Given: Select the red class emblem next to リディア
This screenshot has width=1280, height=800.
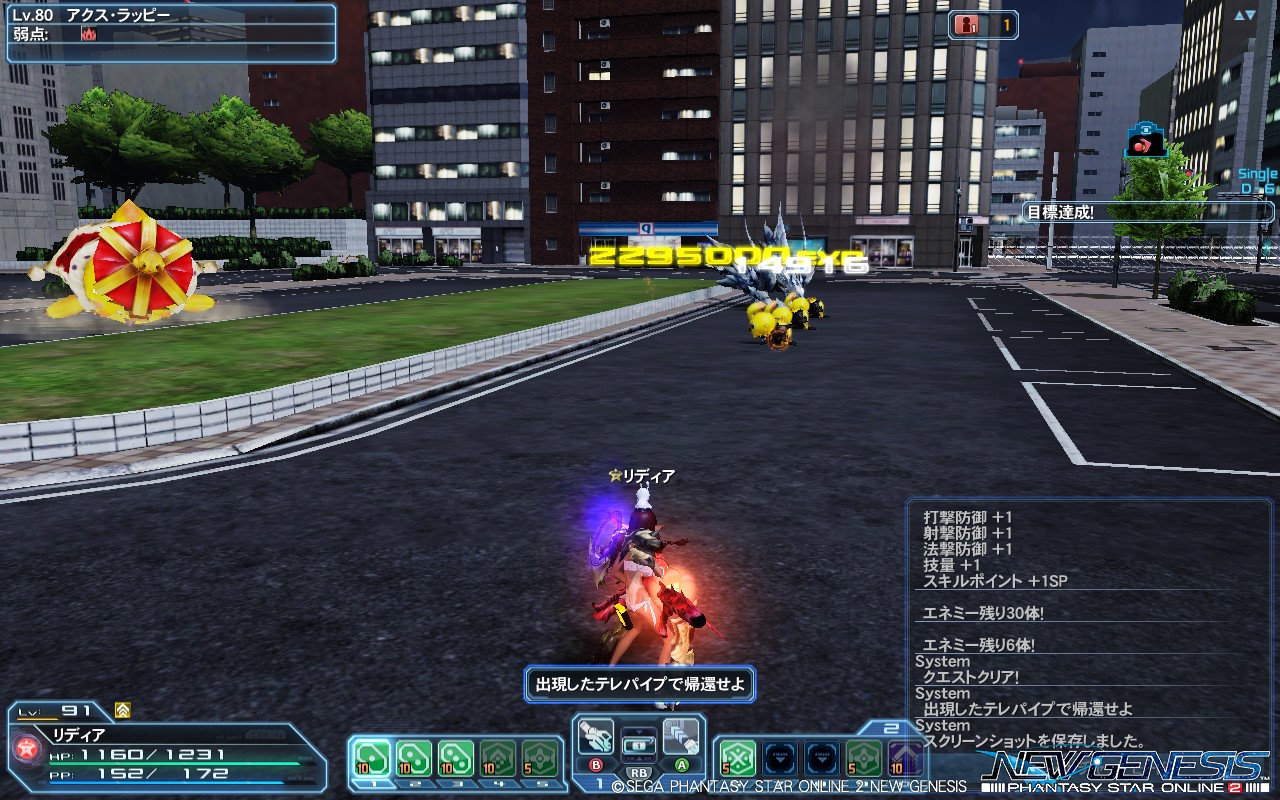Looking at the screenshot, I should click(x=27, y=748).
